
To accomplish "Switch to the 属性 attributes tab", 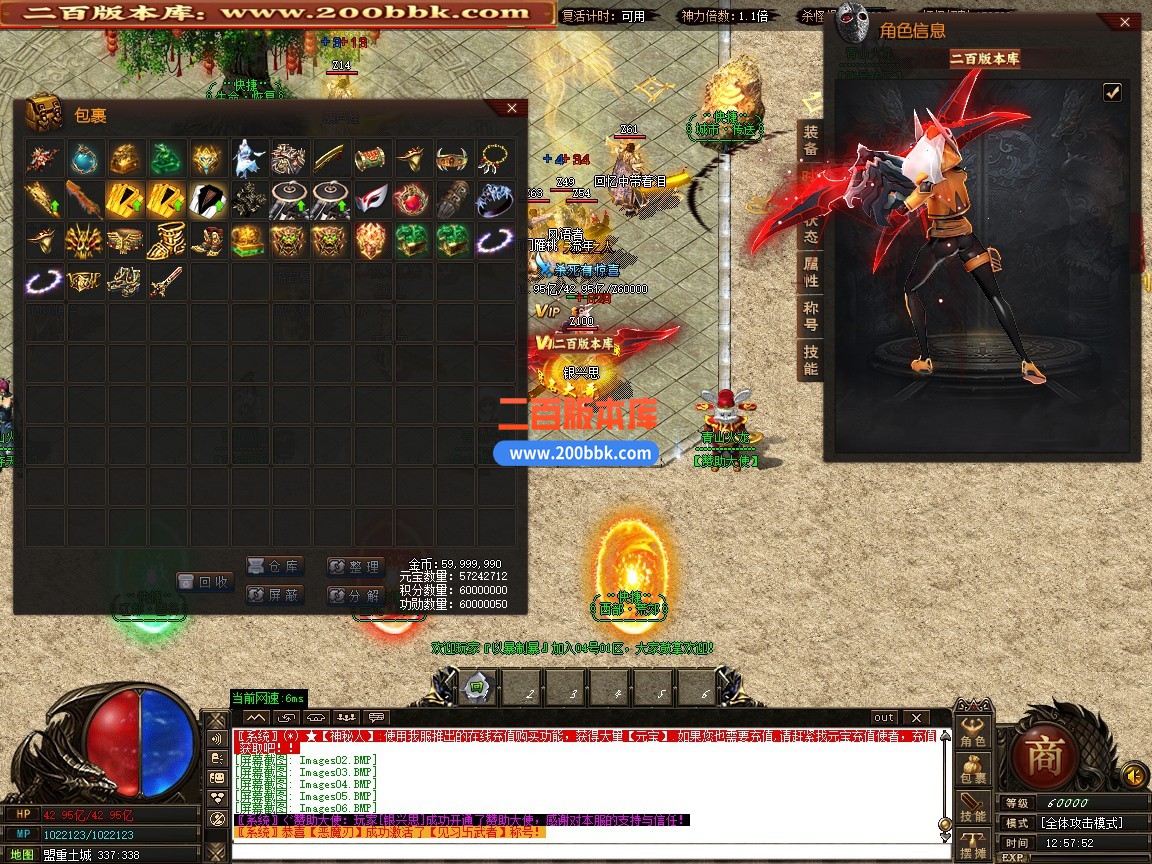I will click(811, 272).
